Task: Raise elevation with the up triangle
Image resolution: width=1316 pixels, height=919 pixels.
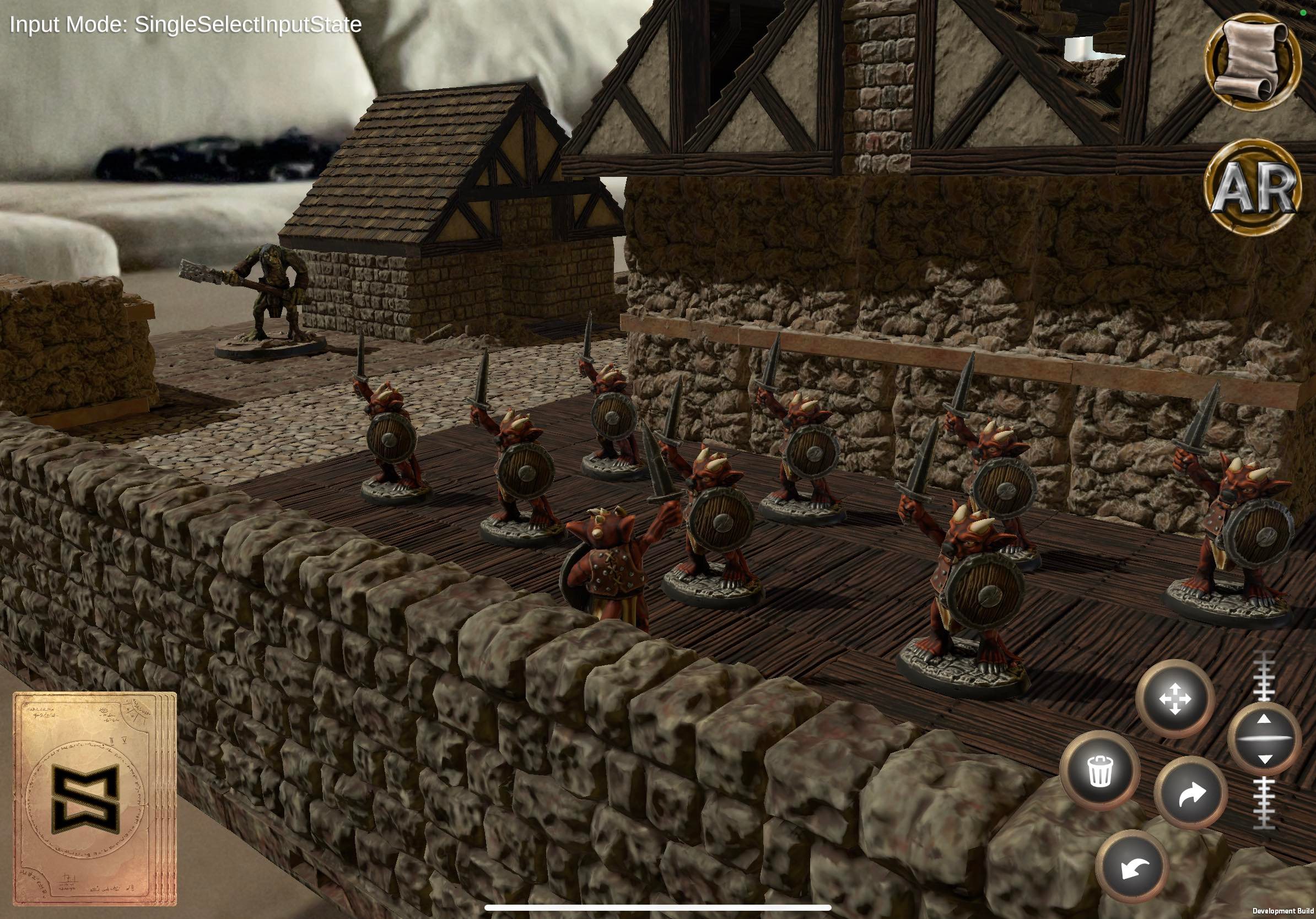Action: tap(1264, 719)
